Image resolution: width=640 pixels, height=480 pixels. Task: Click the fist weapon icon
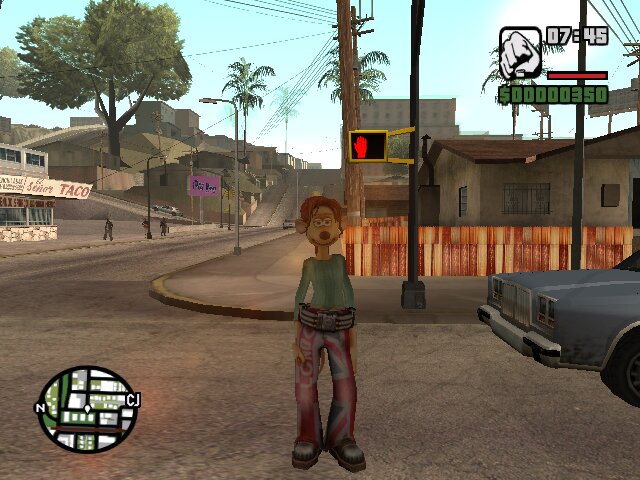tap(520, 53)
